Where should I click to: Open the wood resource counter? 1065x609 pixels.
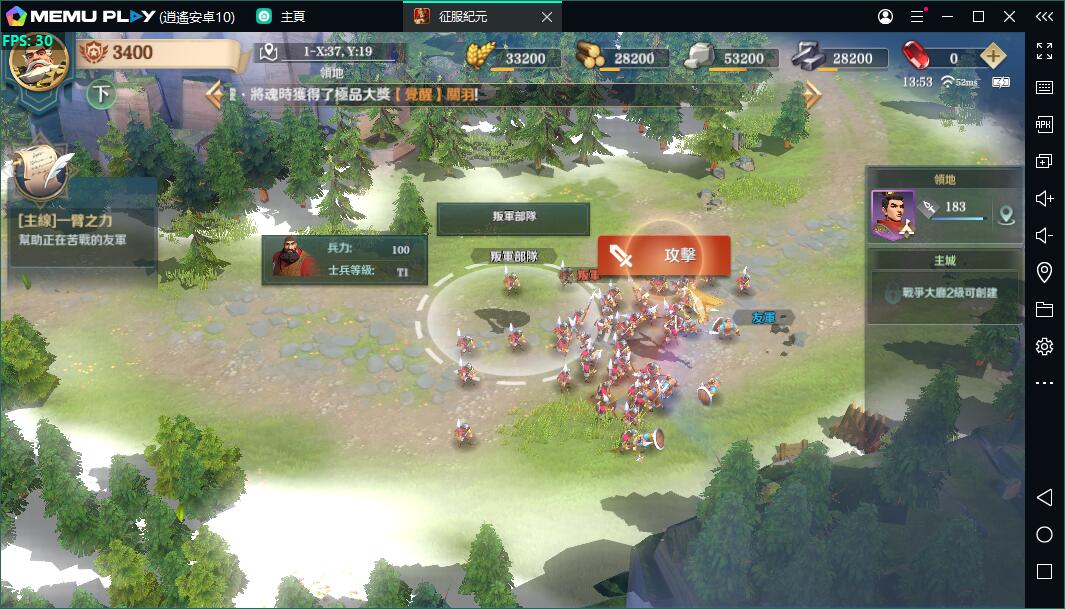point(618,58)
